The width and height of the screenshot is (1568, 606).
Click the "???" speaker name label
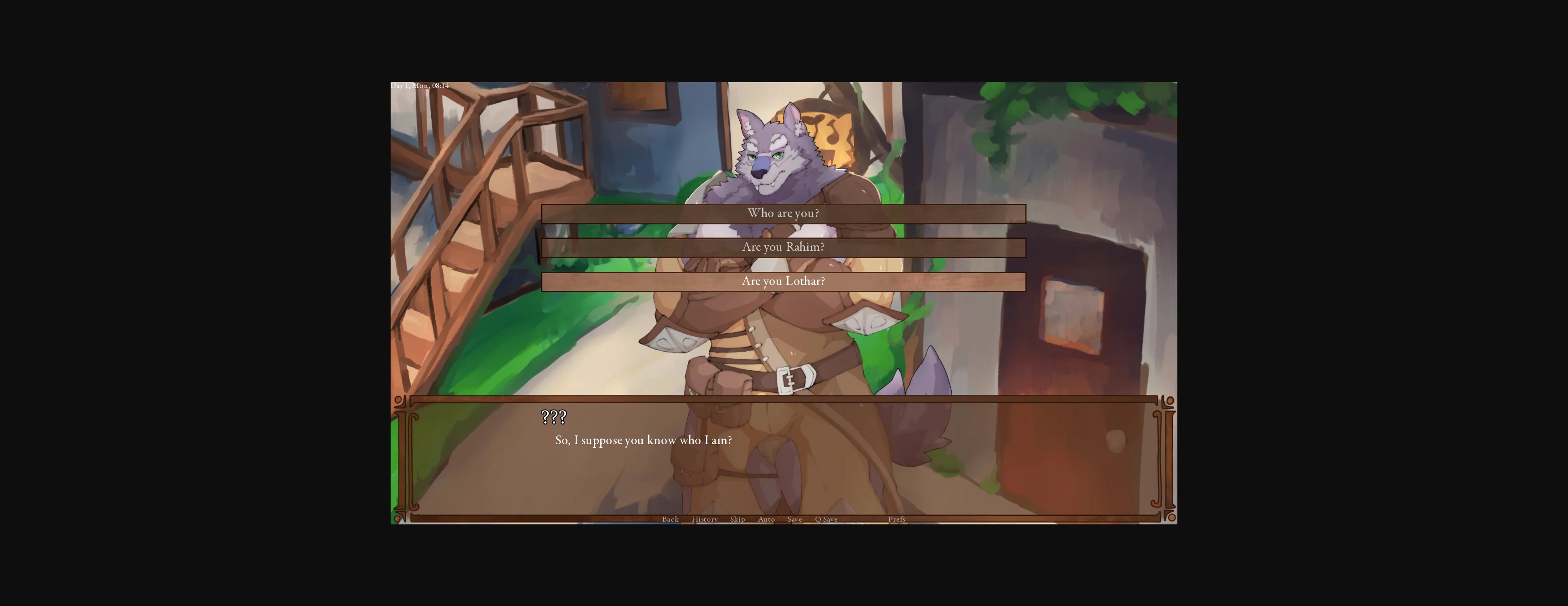tap(553, 418)
